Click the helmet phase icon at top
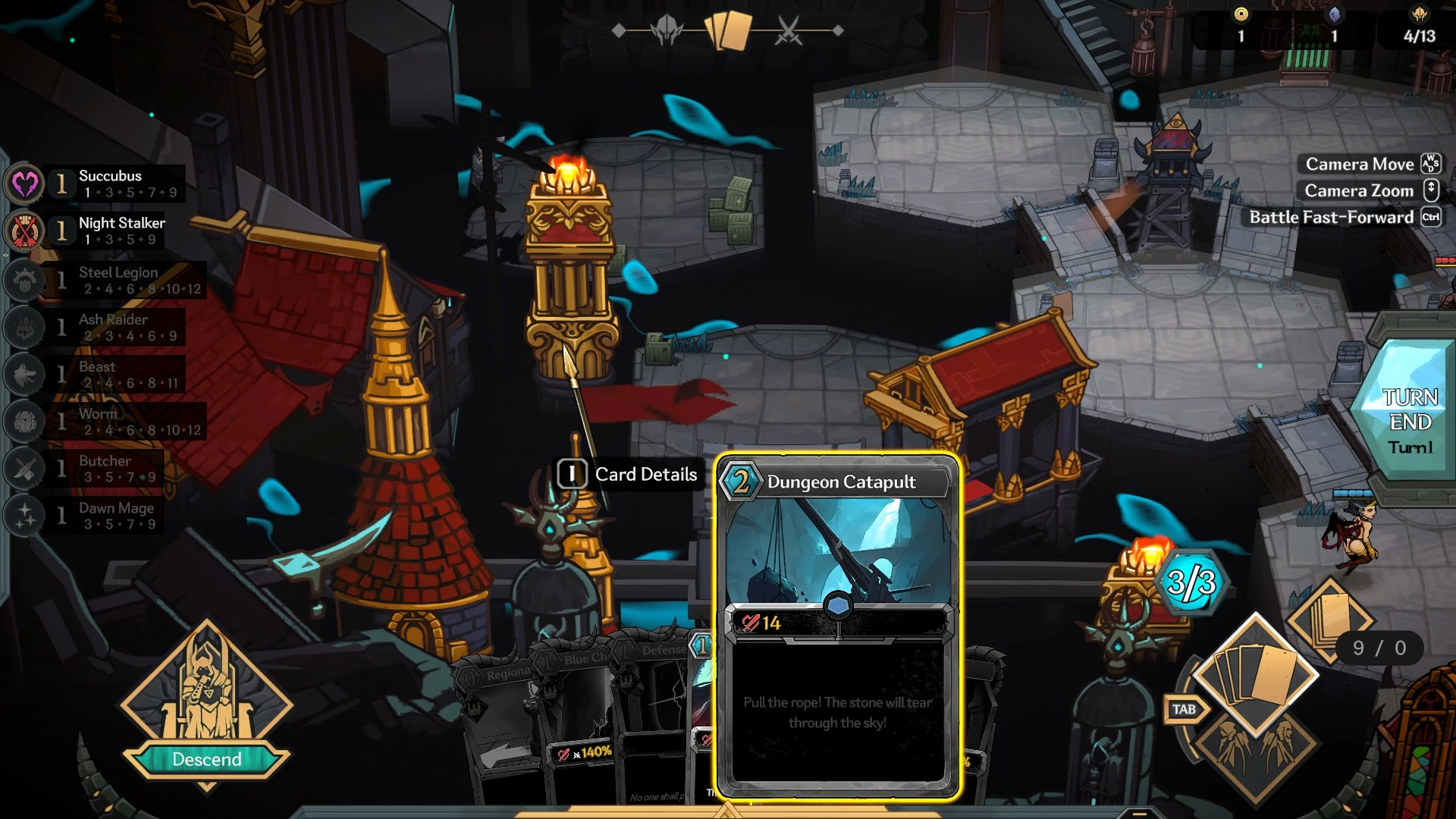Image resolution: width=1456 pixels, height=819 pixels. pyautogui.click(x=667, y=31)
